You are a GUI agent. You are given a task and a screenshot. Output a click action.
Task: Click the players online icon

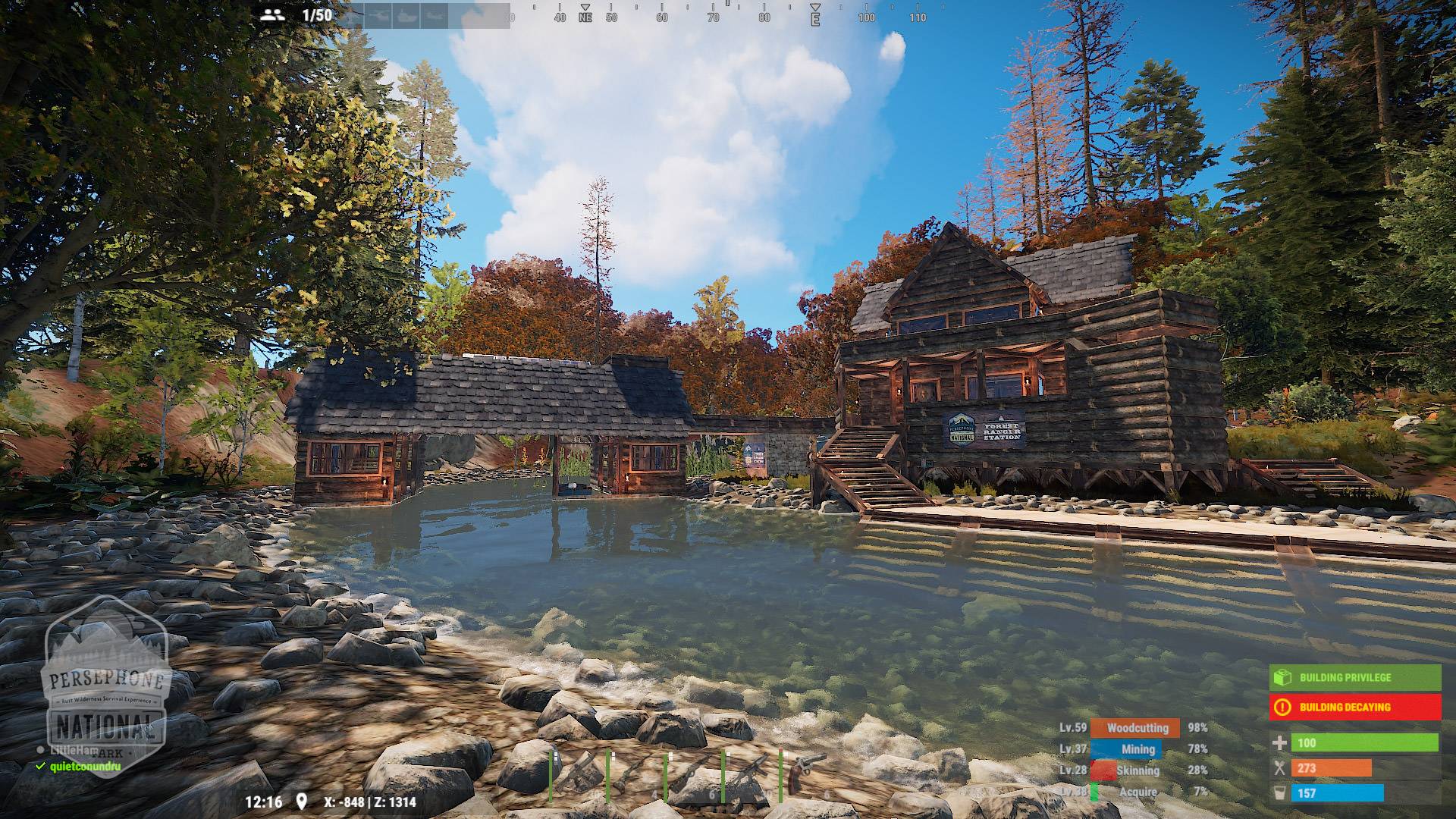271,14
